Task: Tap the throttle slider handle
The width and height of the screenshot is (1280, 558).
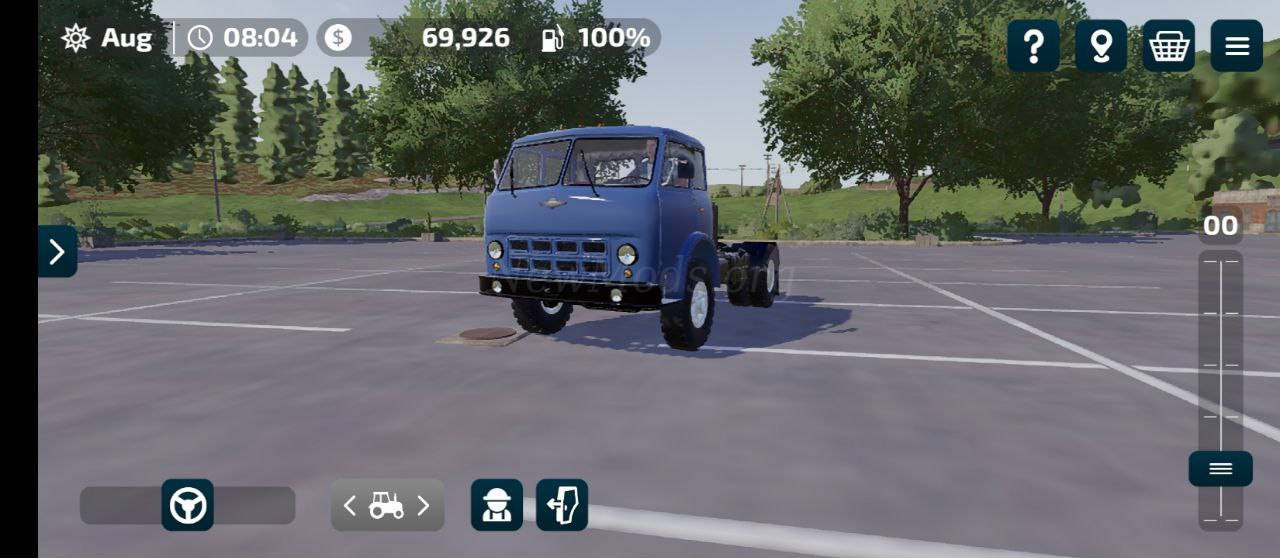Action: [x=1220, y=469]
